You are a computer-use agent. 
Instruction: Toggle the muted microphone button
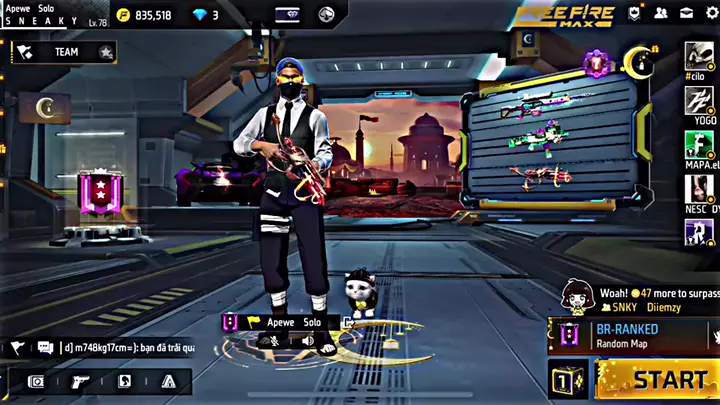(268, 341)
